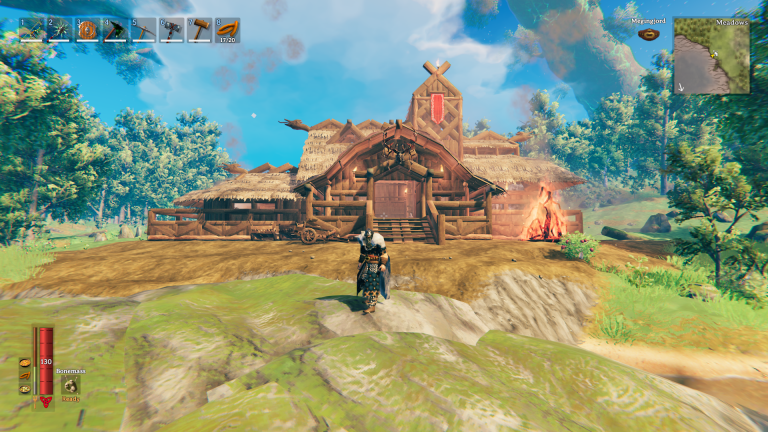Select the bow in hotbar slot 1
768x432 pixels.
pyautogui.click(x=32, y=30)
